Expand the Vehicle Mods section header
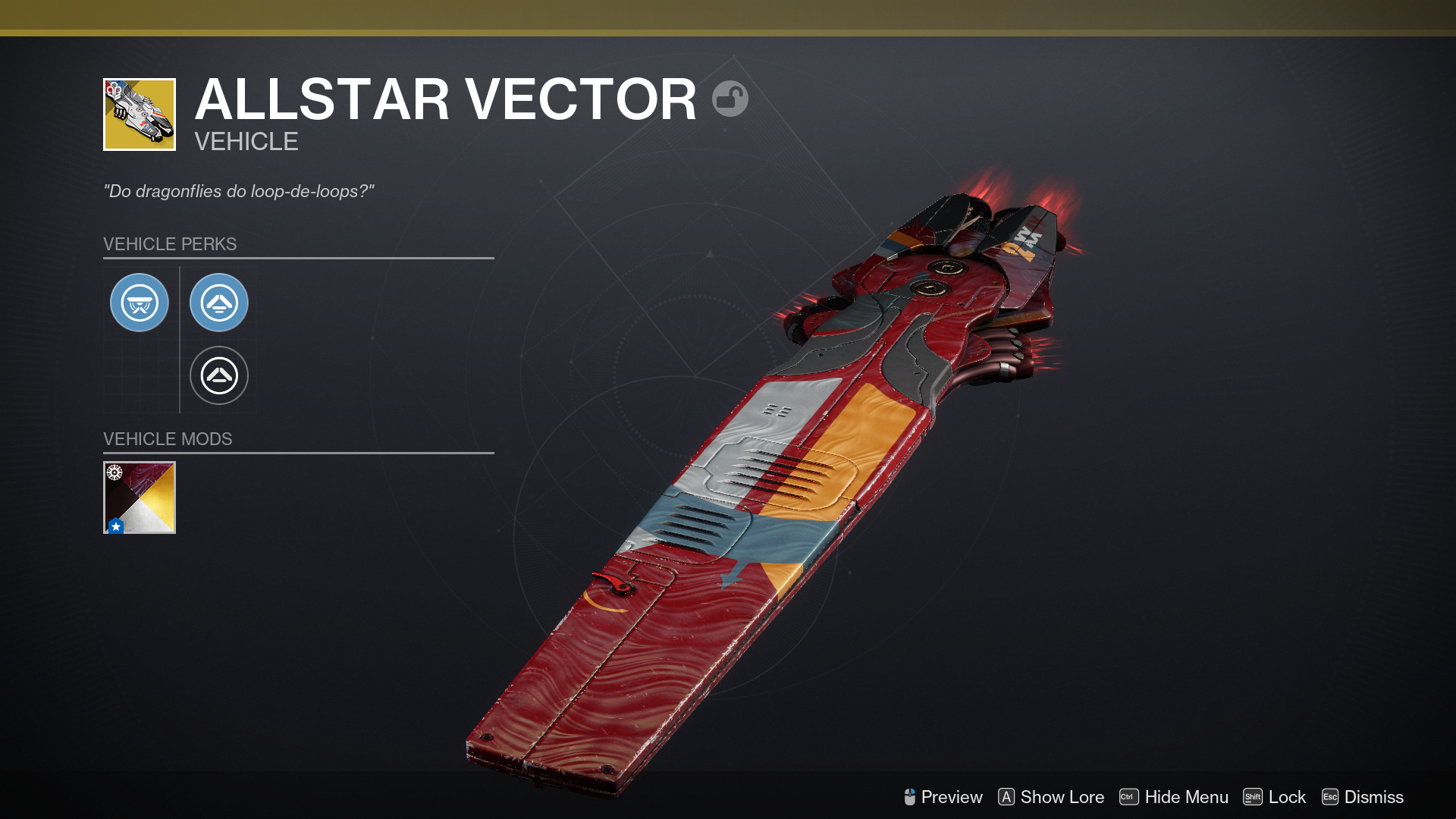1456x819 pixels. click(x=168, y=438)
